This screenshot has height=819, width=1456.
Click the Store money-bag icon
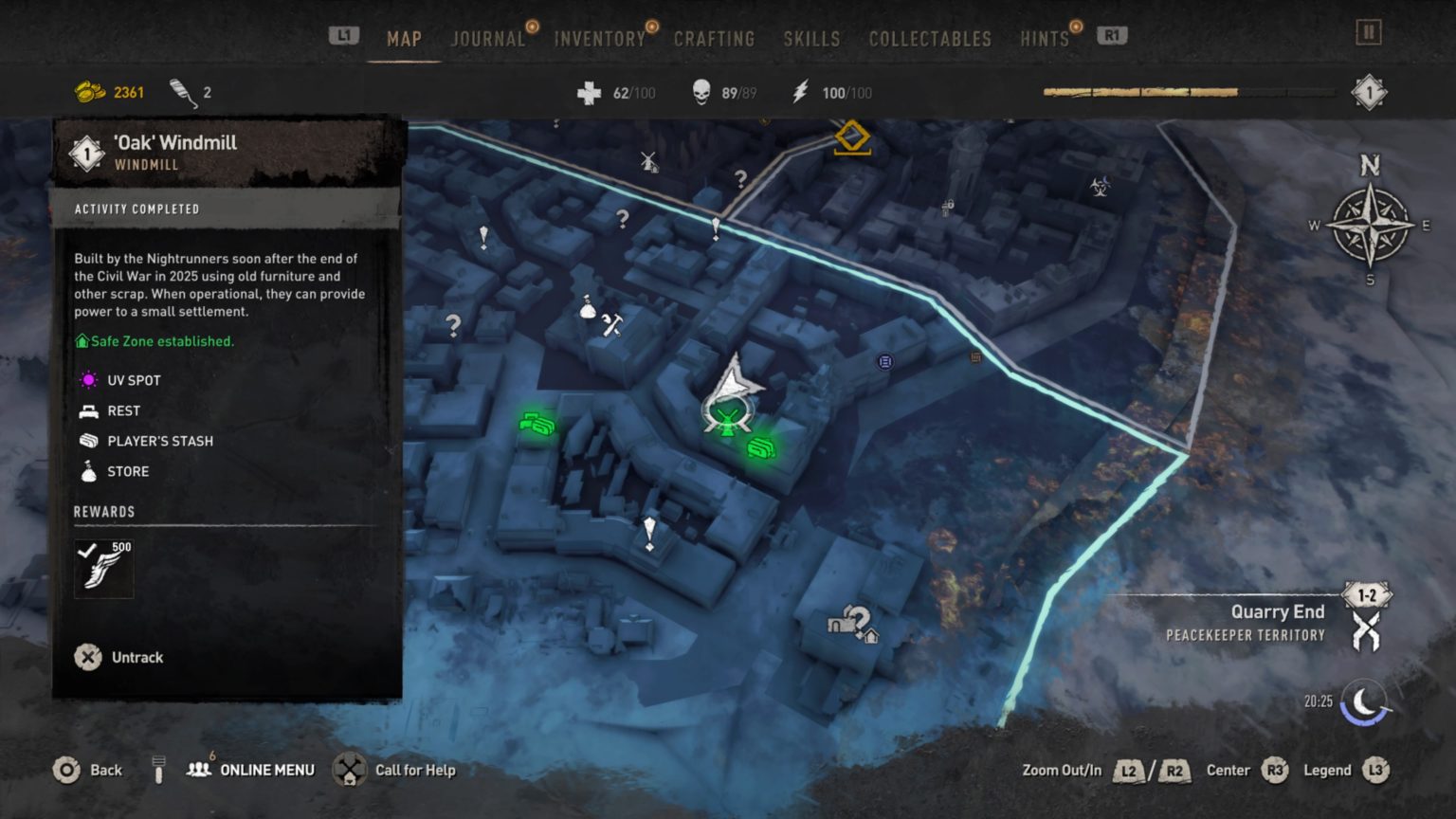tap(90, 471)
